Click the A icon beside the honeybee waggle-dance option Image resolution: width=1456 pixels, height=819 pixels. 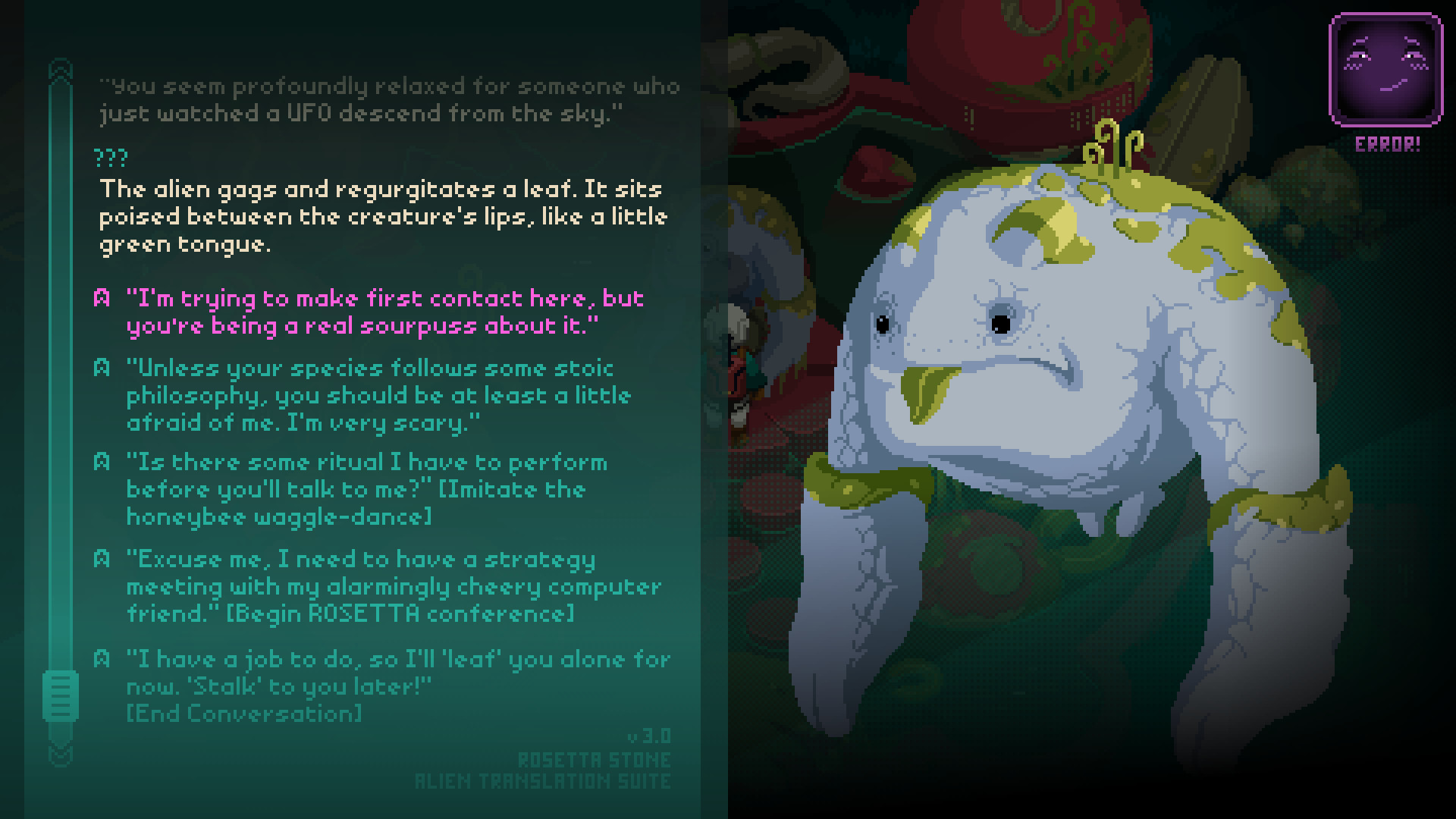(103, 463)
